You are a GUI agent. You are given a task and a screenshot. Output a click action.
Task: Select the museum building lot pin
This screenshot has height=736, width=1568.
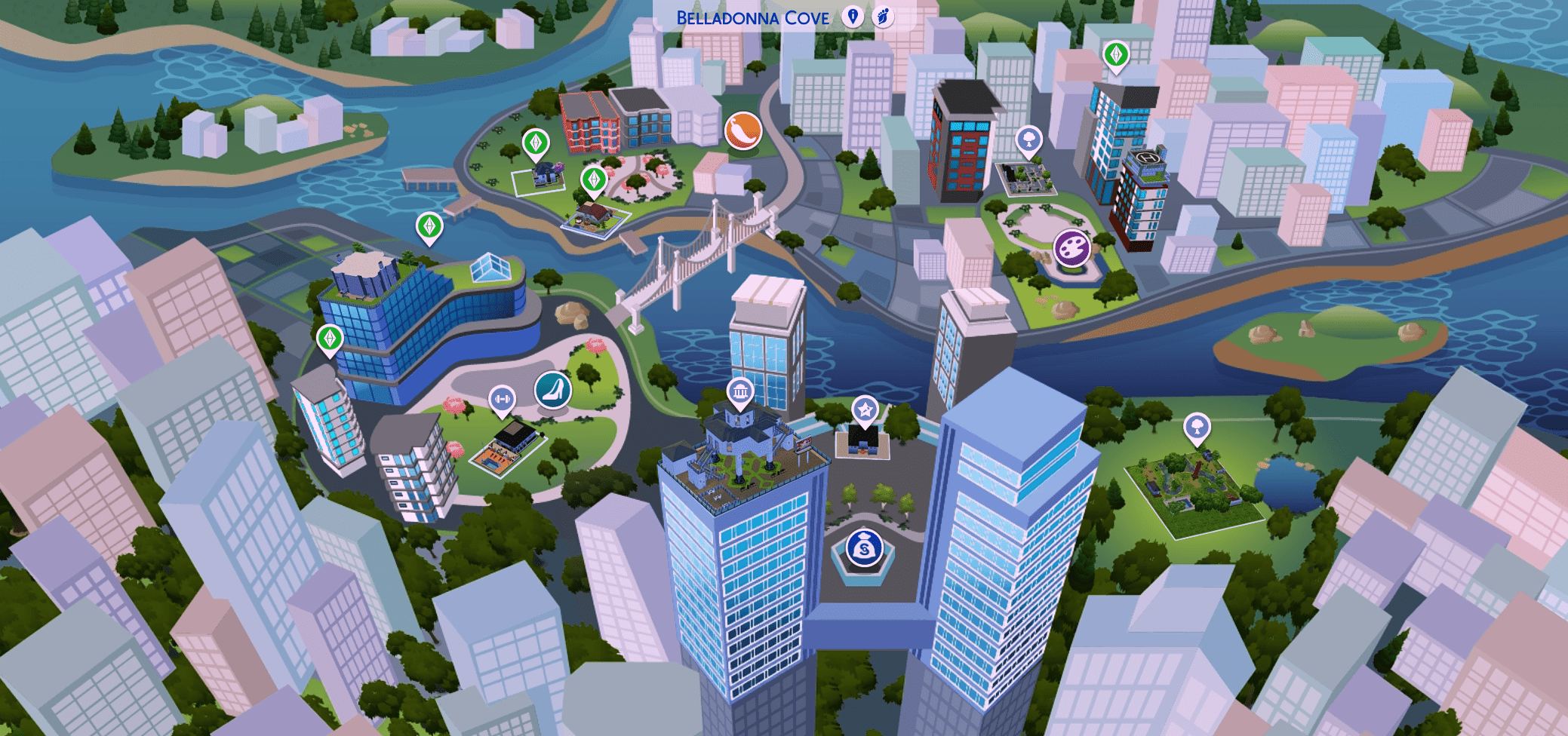[740, 391]
